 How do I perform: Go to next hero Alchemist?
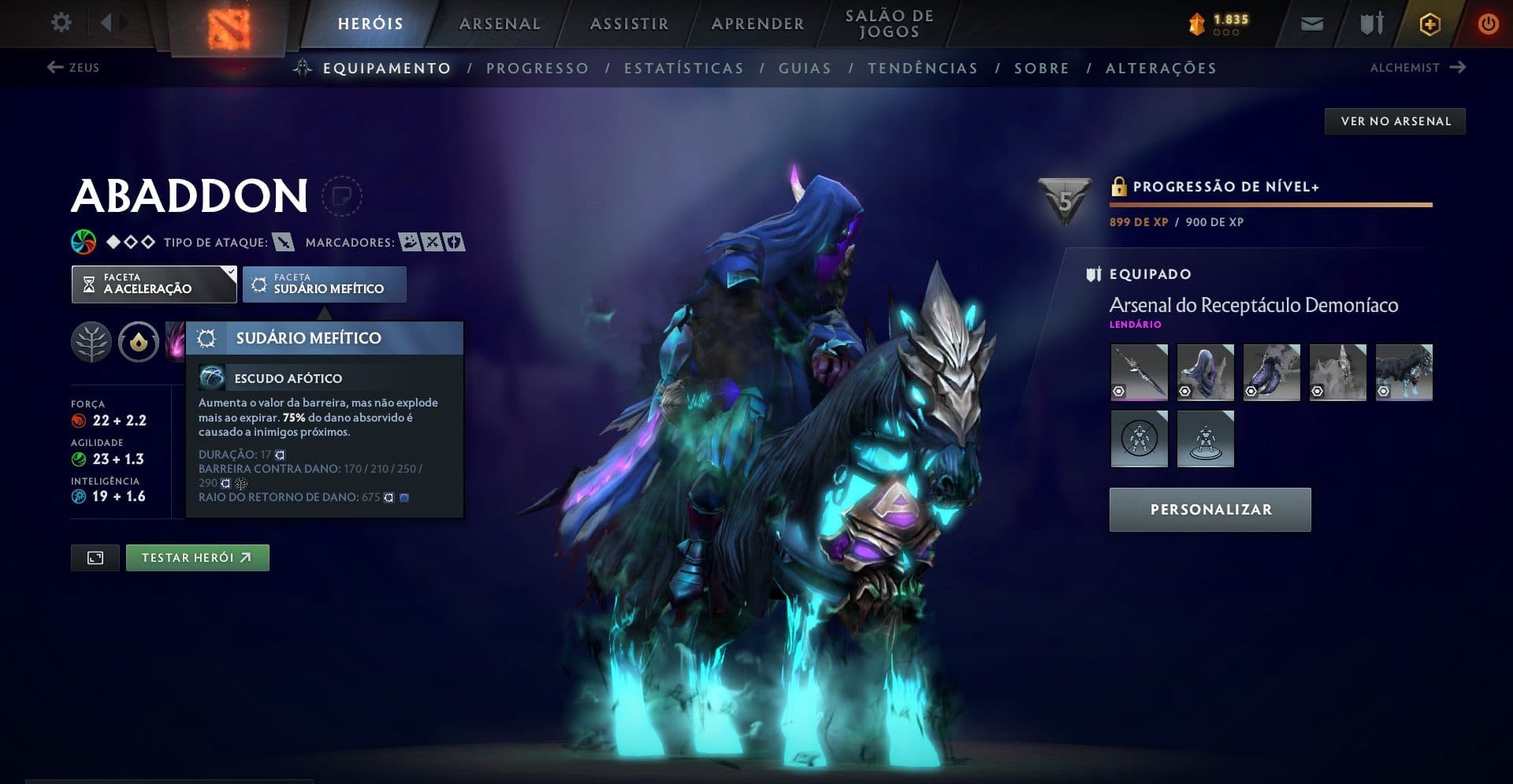pos(1417,68)
